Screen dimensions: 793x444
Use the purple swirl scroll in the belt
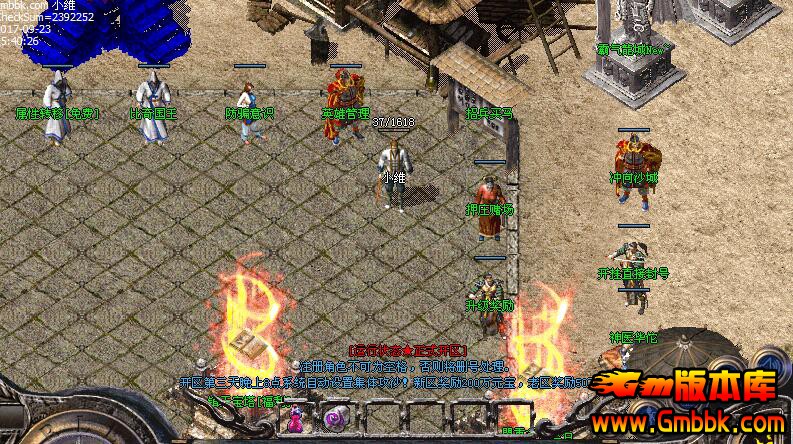334,420
